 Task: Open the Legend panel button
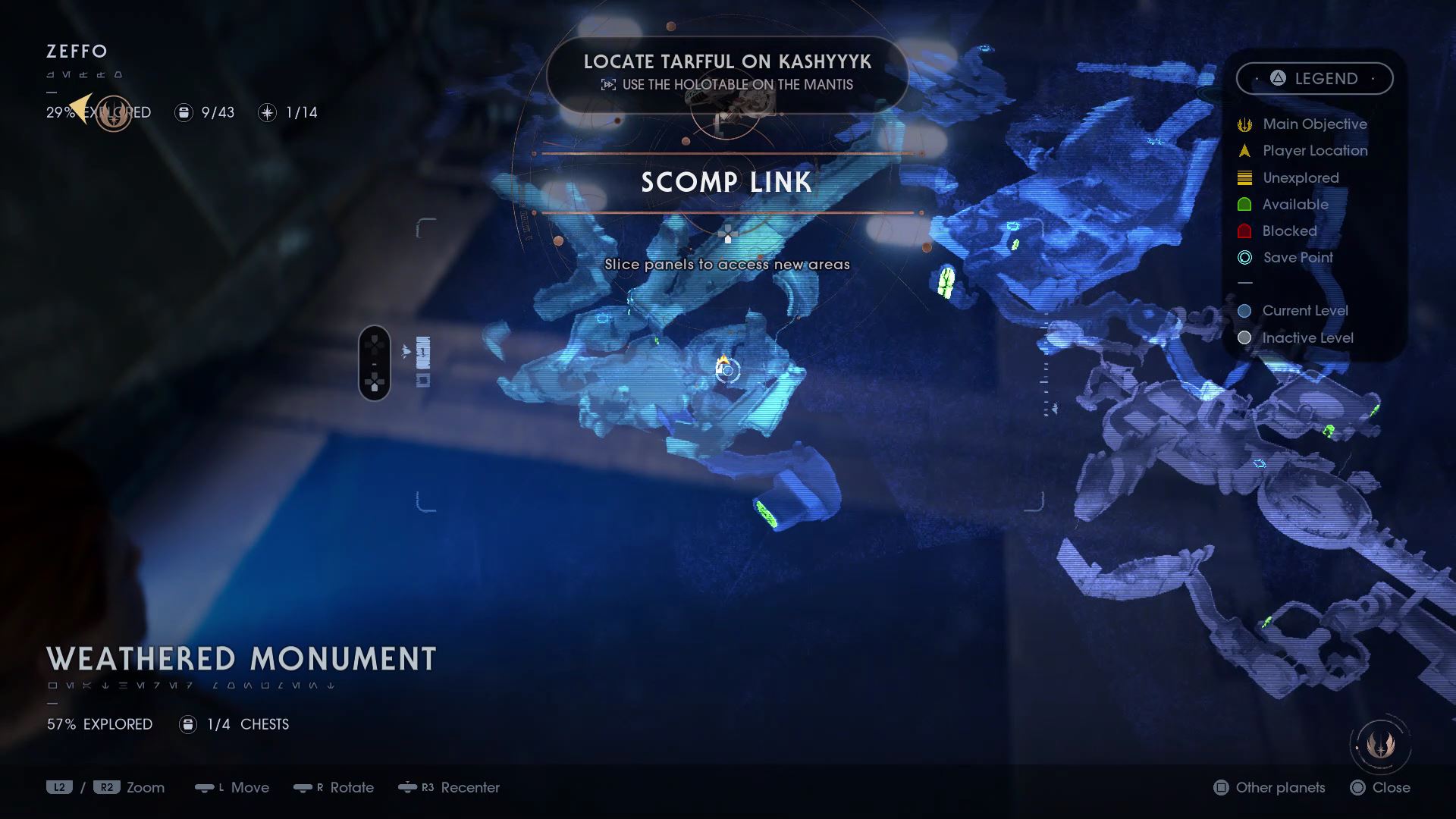1314,79
